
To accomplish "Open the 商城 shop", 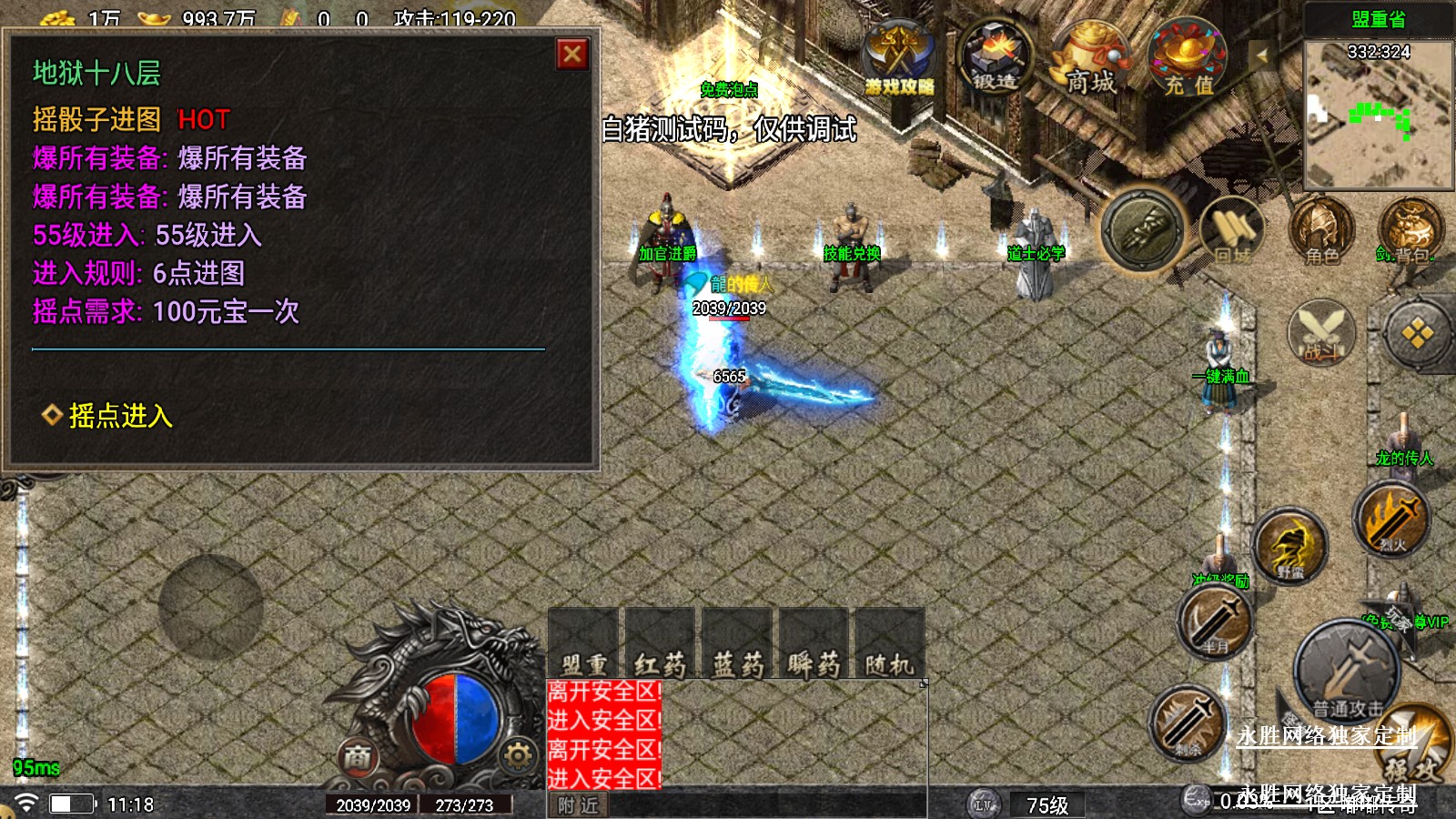I will [1090, 60].
